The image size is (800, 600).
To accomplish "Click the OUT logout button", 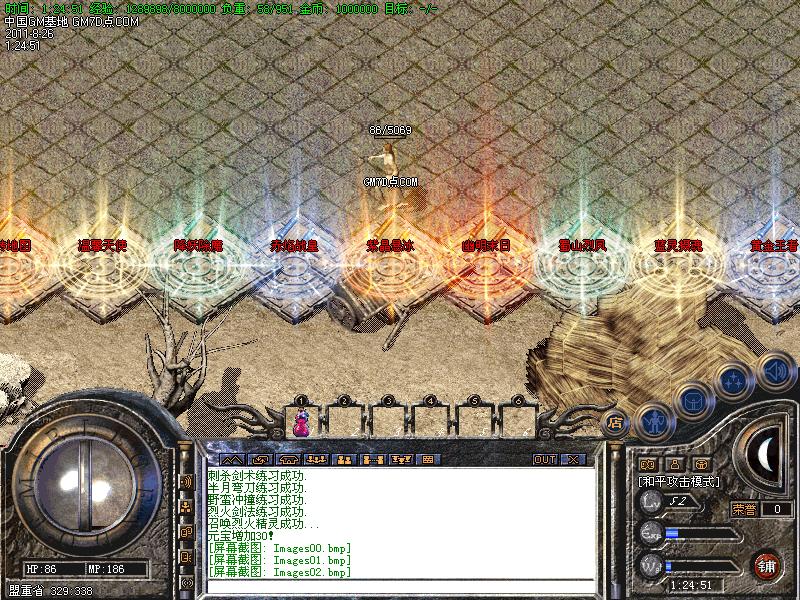I will click(x=544, y=460).
